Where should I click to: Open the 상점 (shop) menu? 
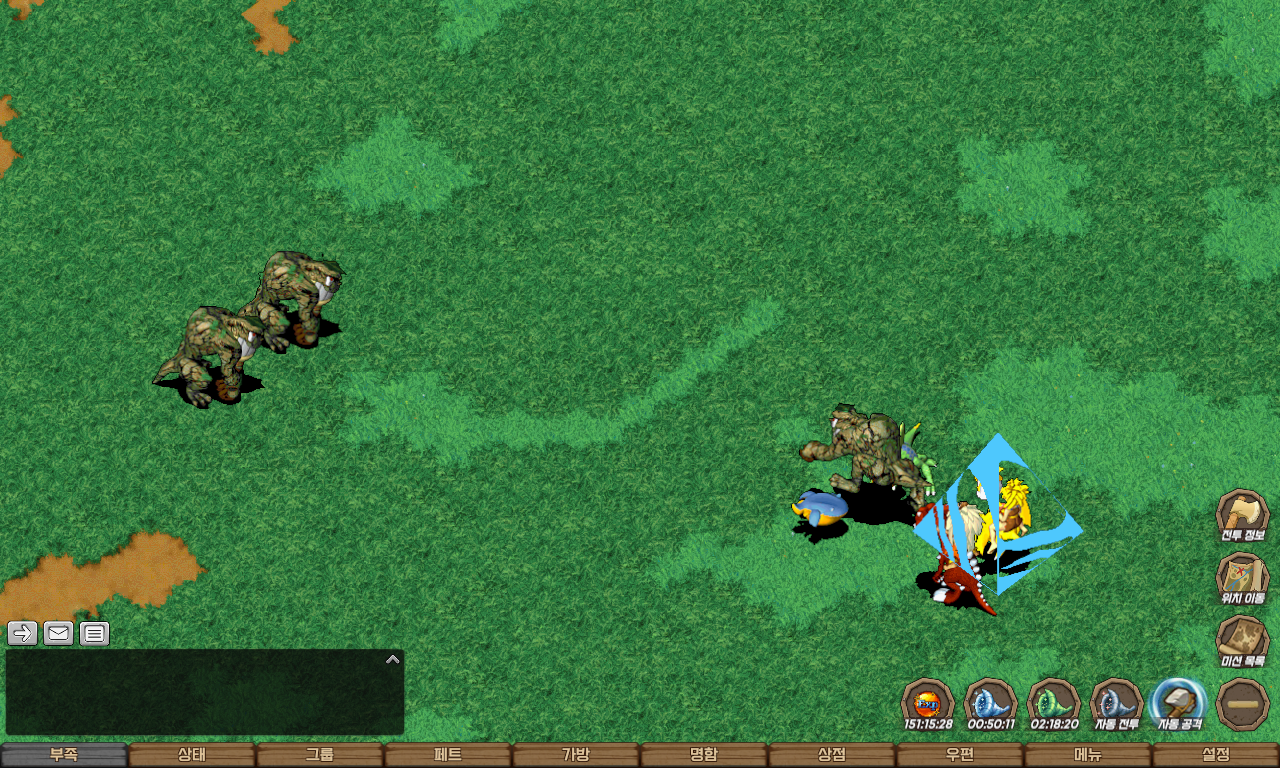[832, 755]
